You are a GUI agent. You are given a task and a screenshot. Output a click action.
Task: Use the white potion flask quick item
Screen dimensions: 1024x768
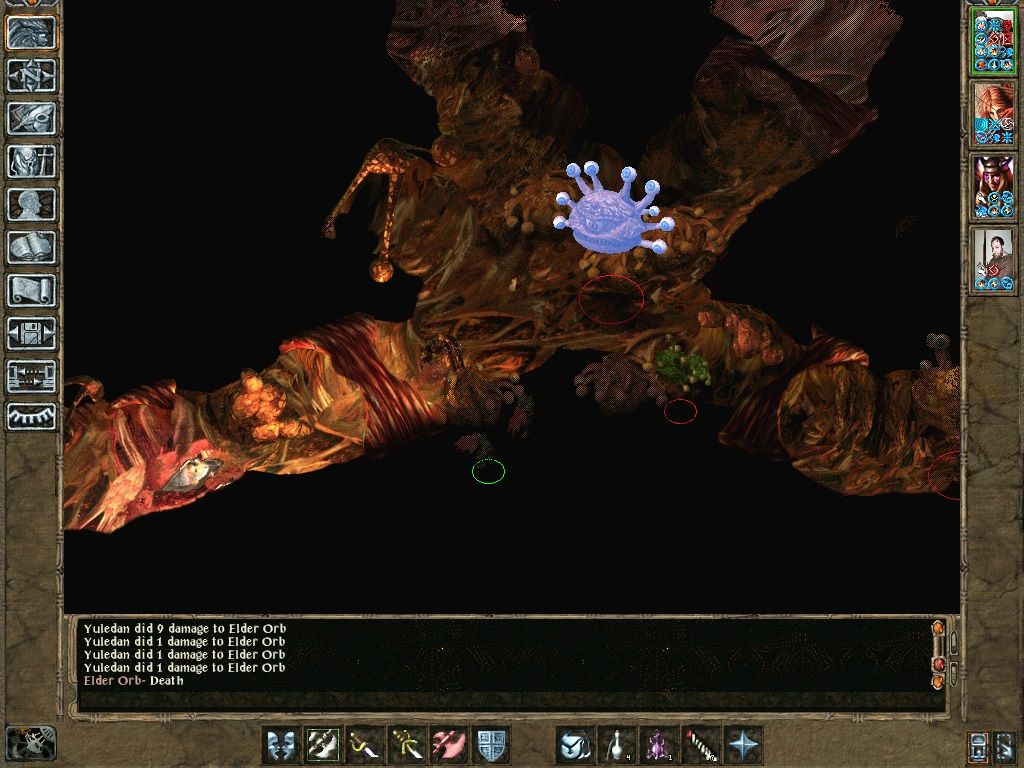click(617, 745)
